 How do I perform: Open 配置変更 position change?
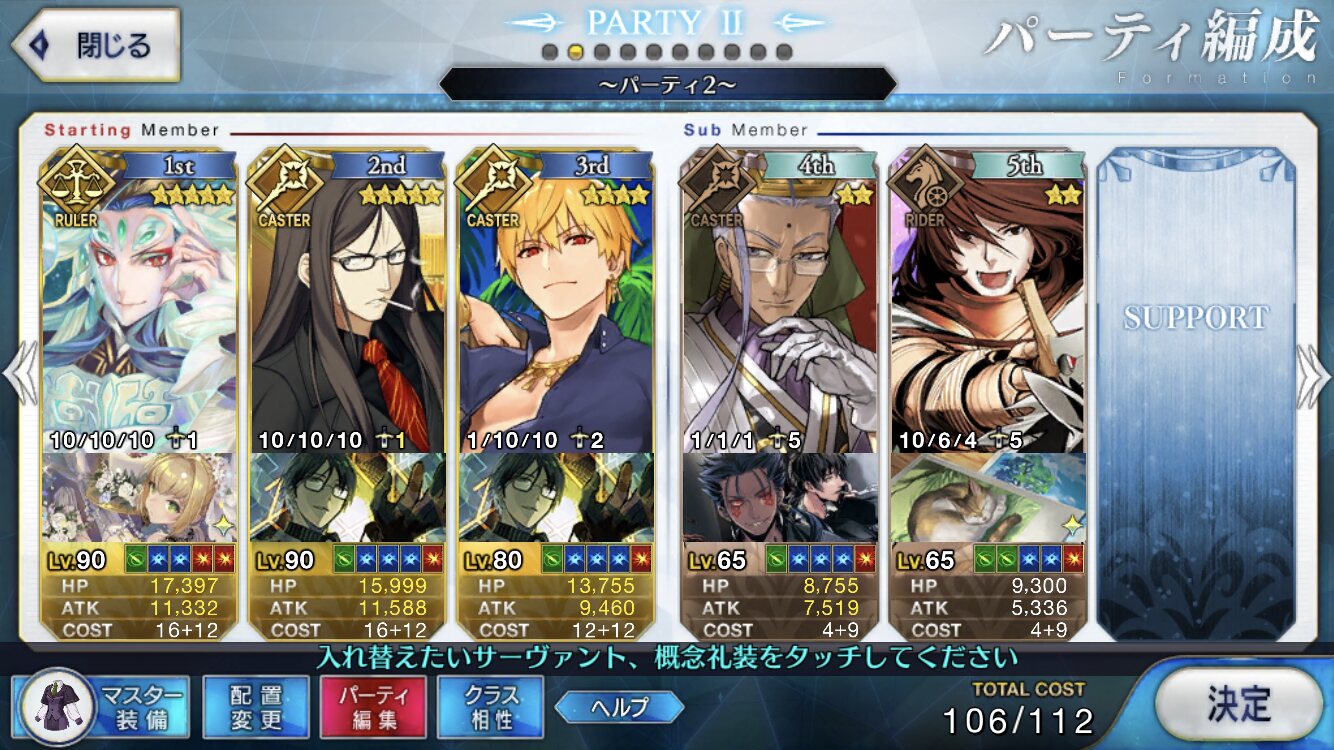257,706
